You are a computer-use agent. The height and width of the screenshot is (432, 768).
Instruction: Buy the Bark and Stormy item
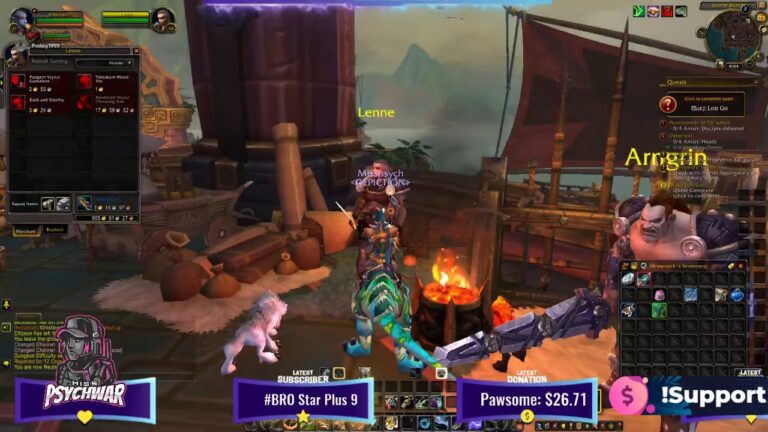pyautogui.click(x=19, y=101)
